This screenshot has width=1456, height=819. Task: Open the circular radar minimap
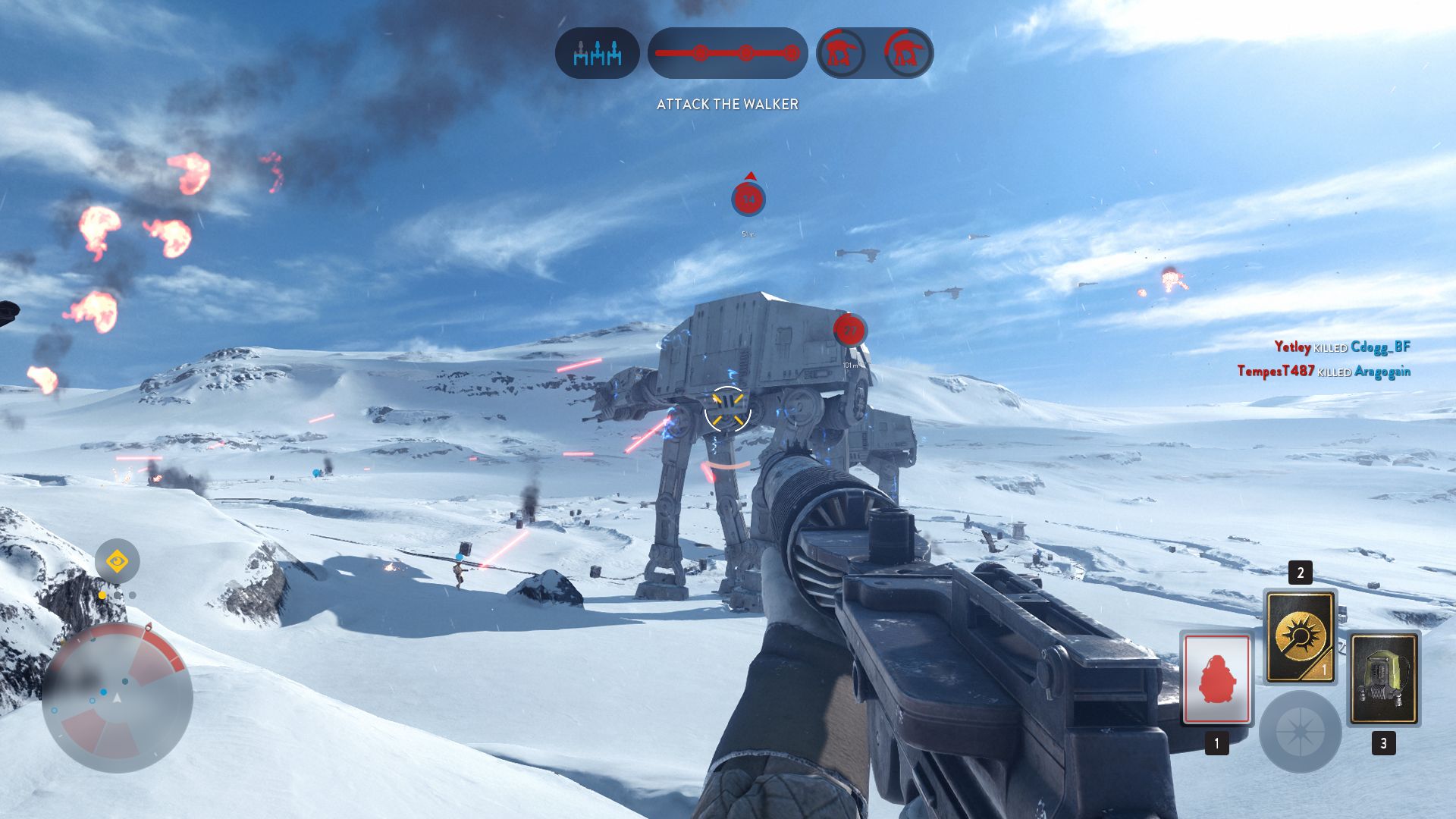coord(117,698)
